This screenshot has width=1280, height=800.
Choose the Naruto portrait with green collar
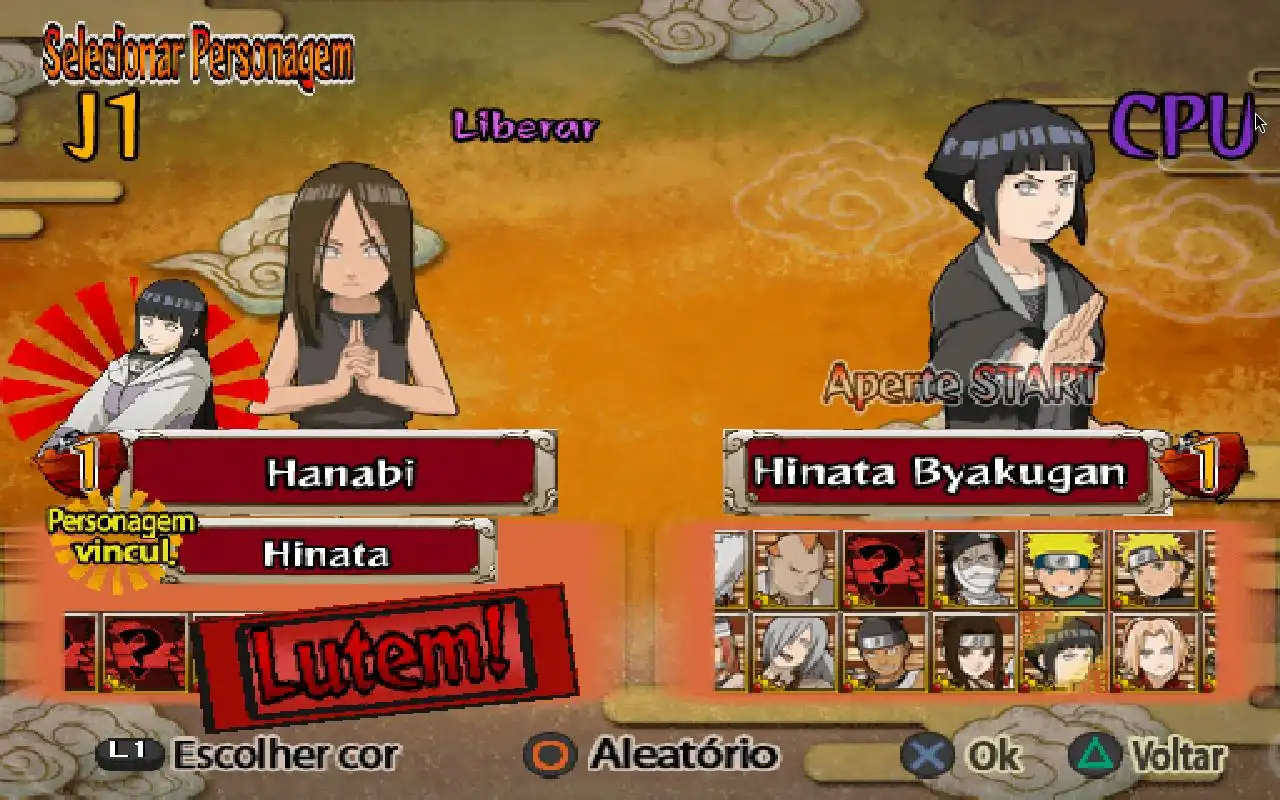pyautogui.click(x=1064, y=569)
